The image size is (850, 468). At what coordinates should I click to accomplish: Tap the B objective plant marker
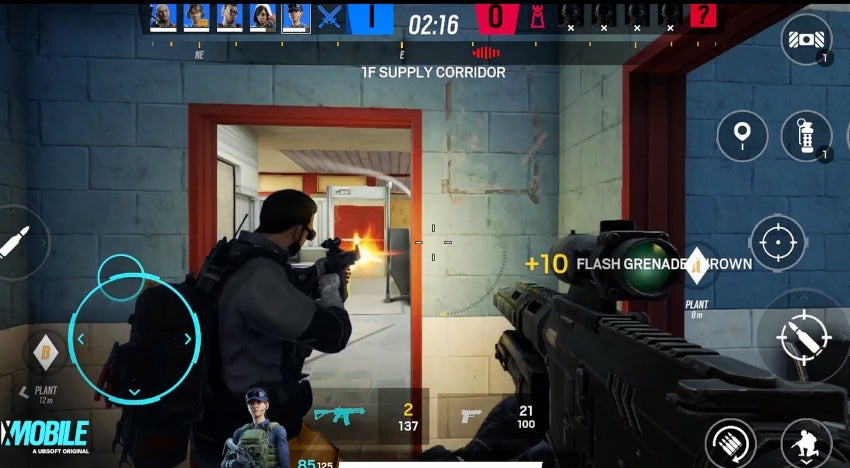[43, 351]
